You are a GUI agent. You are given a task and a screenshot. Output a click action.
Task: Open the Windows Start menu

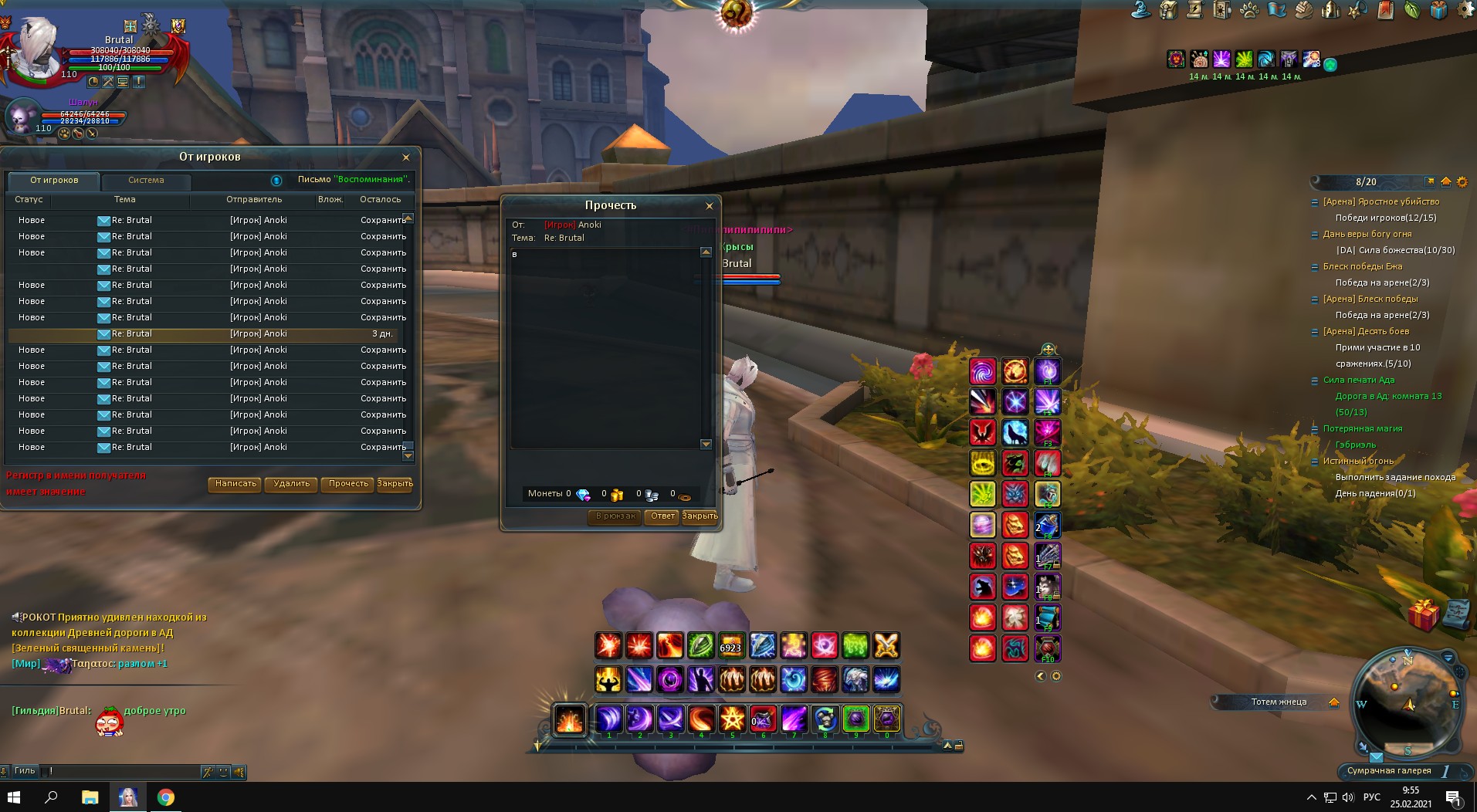click(x=14, y=797)
